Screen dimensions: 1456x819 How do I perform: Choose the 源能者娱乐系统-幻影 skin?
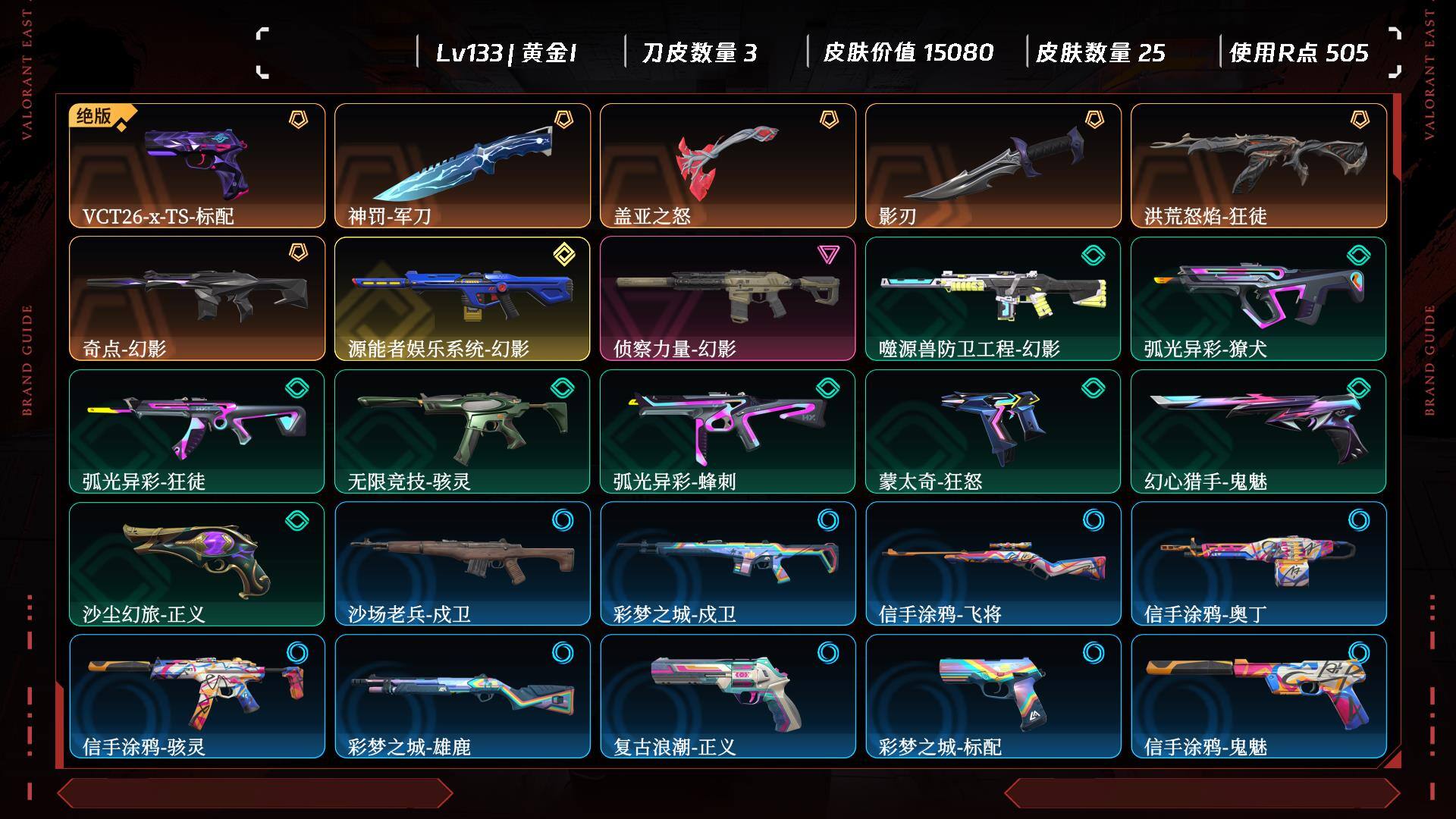pos(463,298)
